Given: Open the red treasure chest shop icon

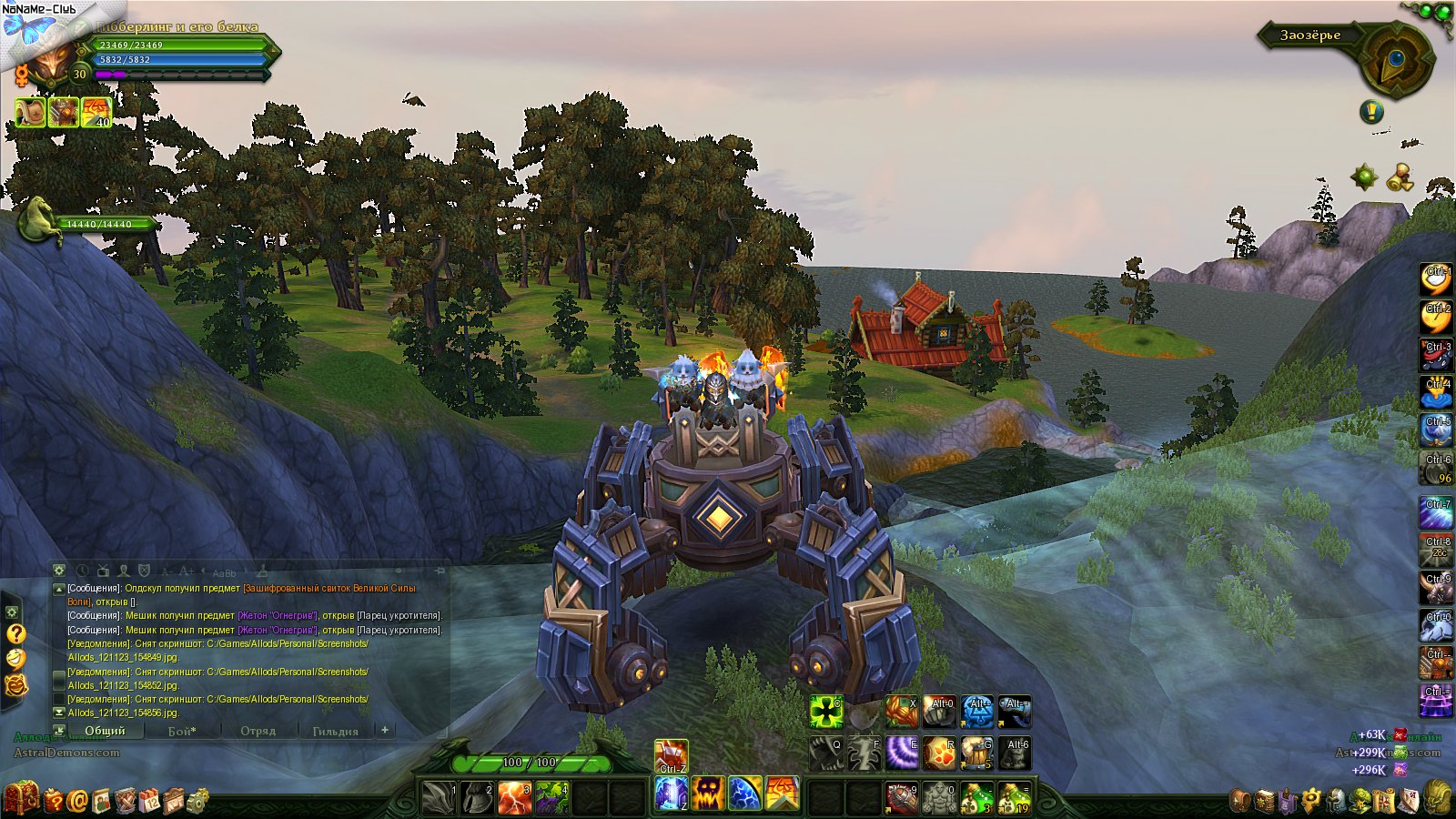Looking at the screenshot, I should click(21, 799).
